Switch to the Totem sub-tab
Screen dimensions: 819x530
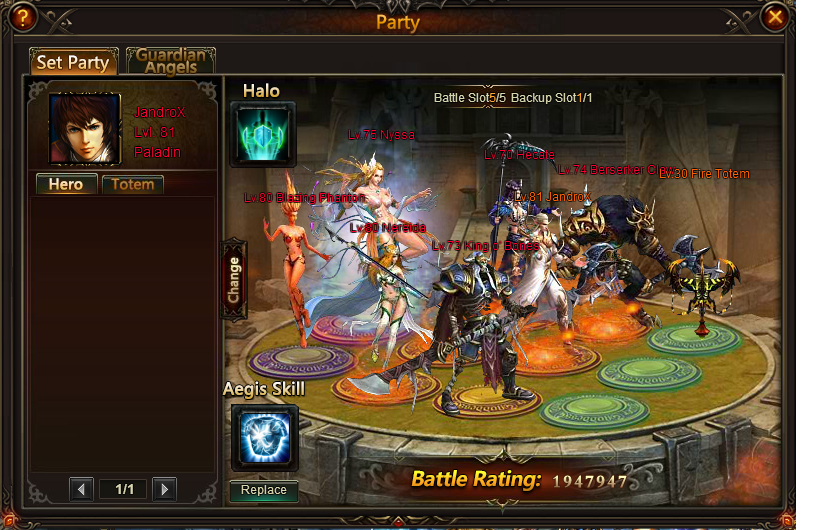pos(132,185)
